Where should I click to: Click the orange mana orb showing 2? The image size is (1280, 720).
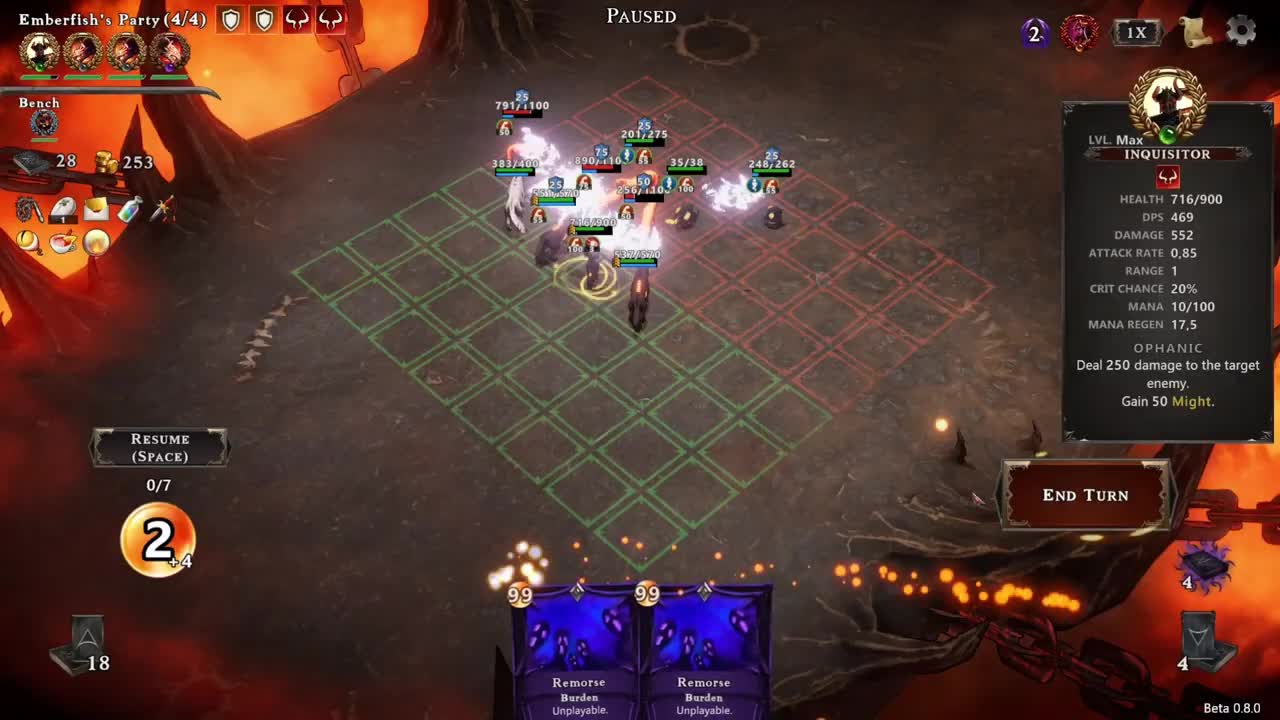[158, 540]
